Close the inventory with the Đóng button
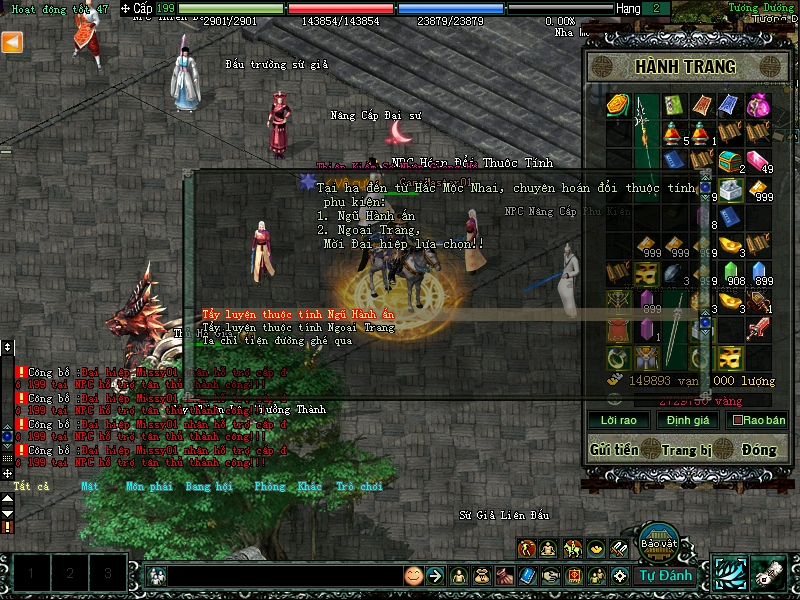The width and height of the screenshot is (800, 600). (x=759, y=450)
